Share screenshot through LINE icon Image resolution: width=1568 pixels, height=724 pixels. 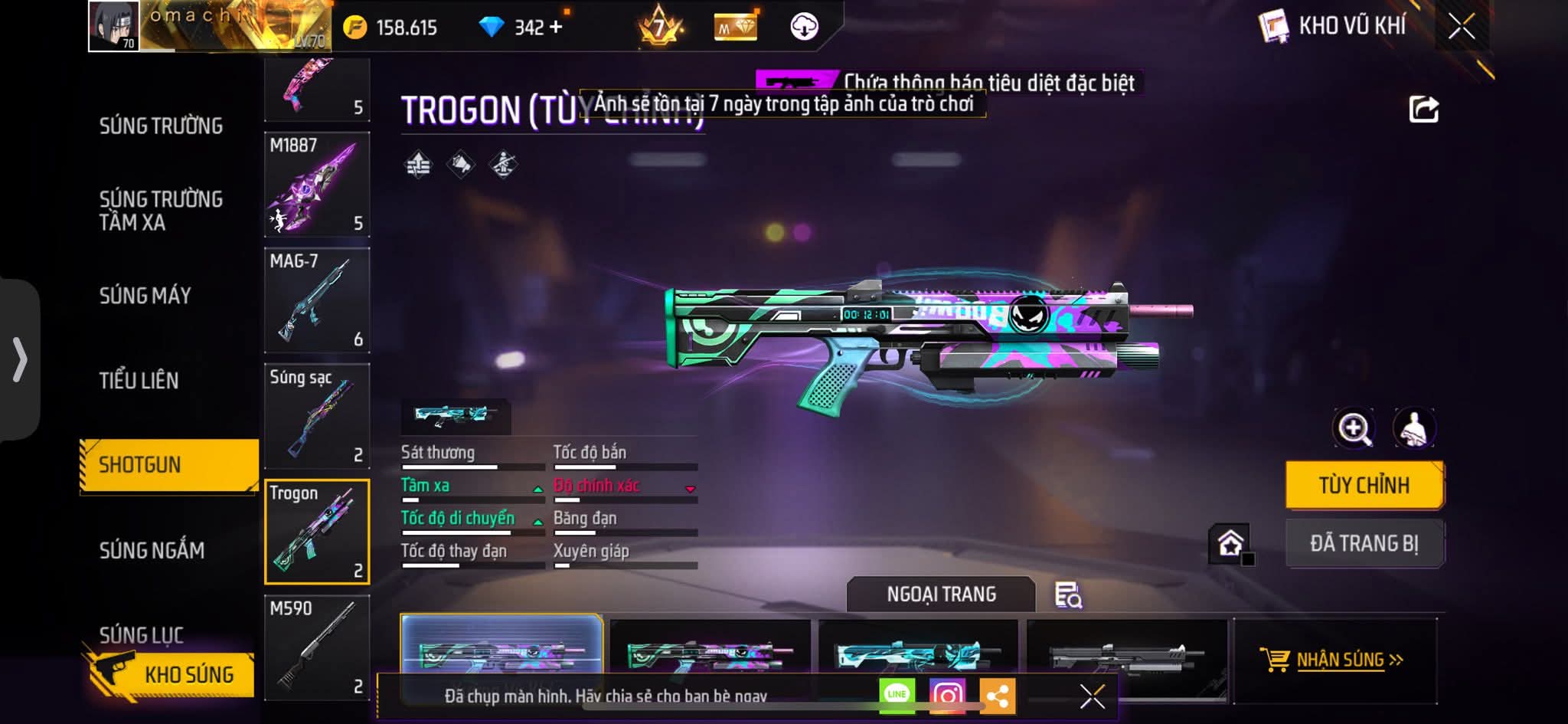(897, 695)
